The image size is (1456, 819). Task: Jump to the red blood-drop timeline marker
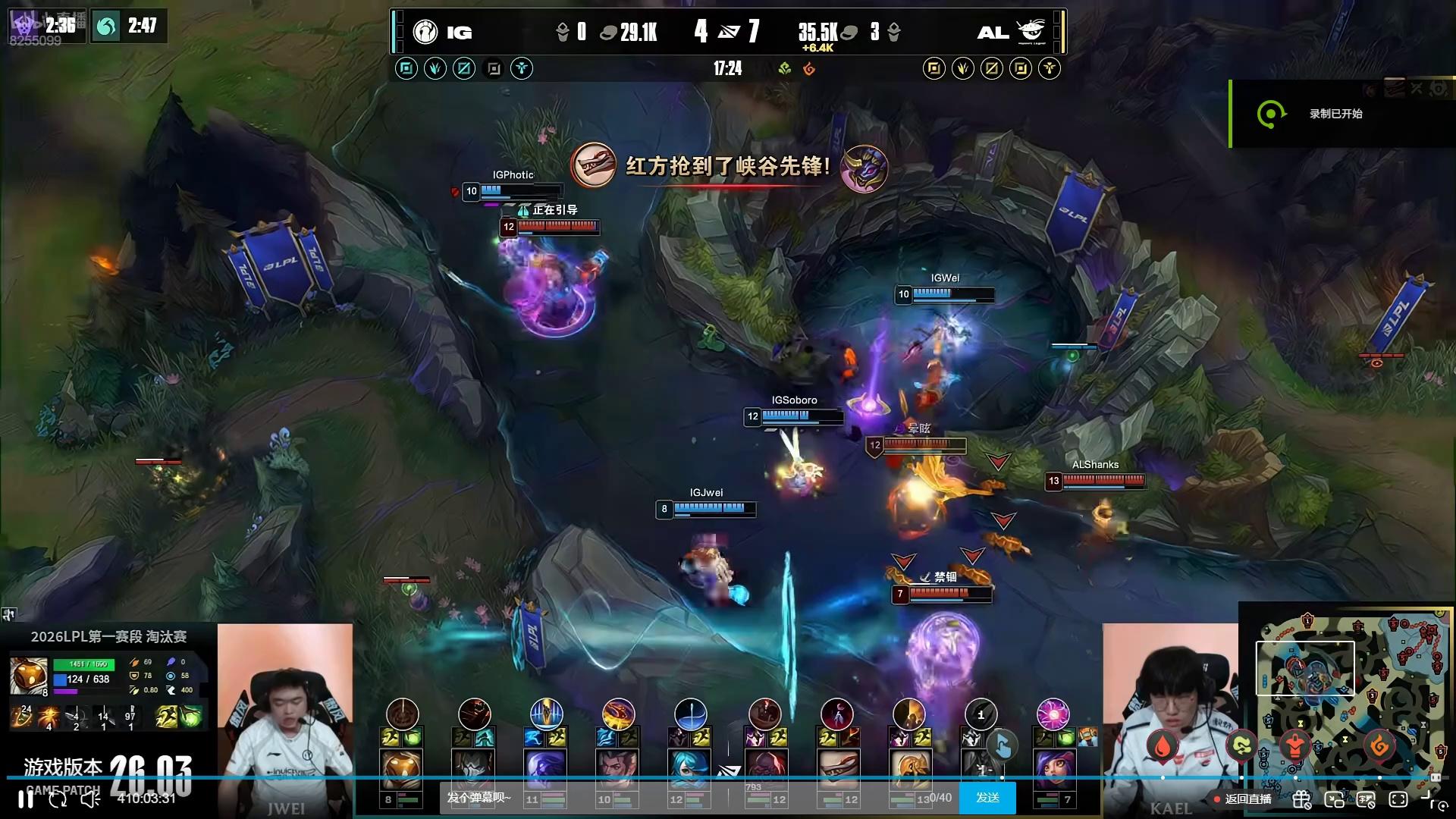click(x=1162, y=747)
